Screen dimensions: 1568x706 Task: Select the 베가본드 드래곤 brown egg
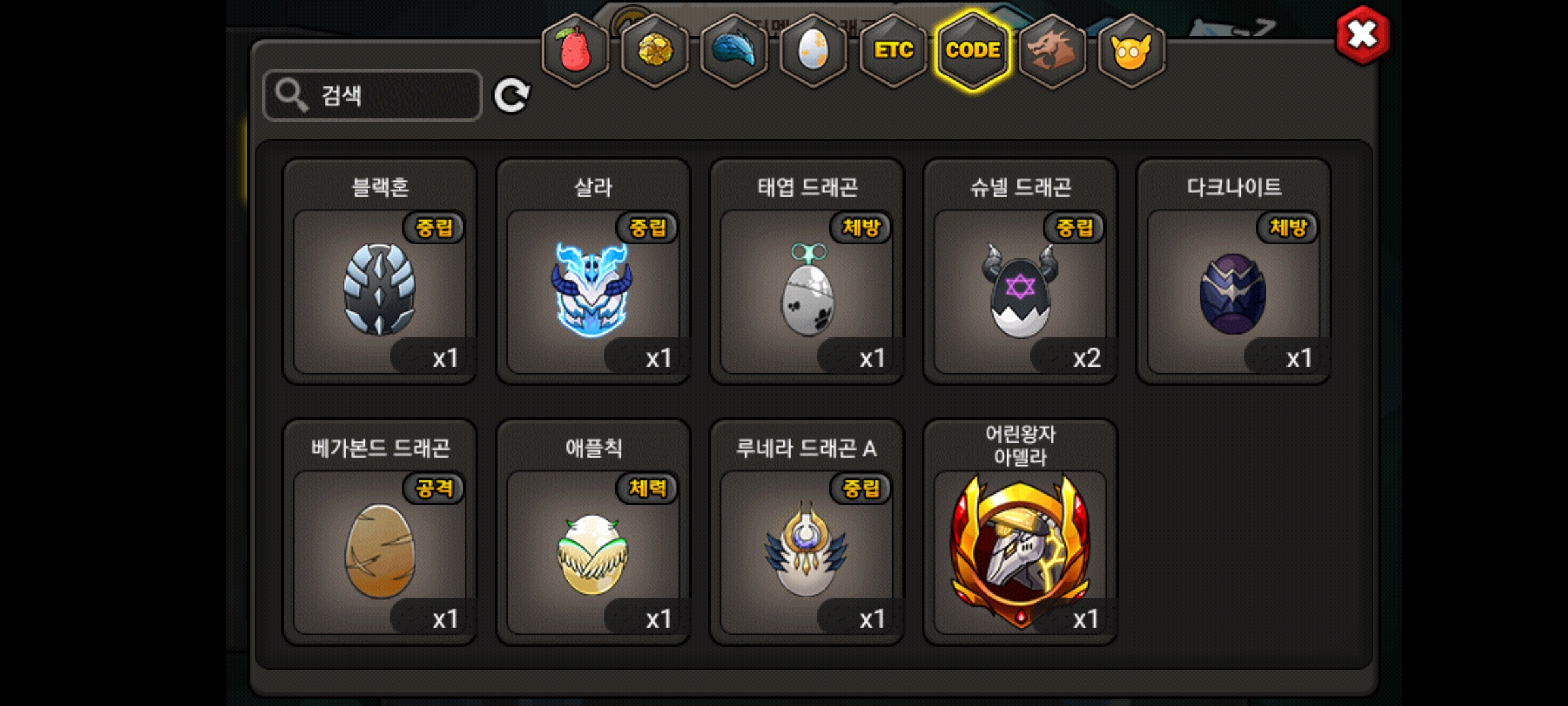[380, 551]
